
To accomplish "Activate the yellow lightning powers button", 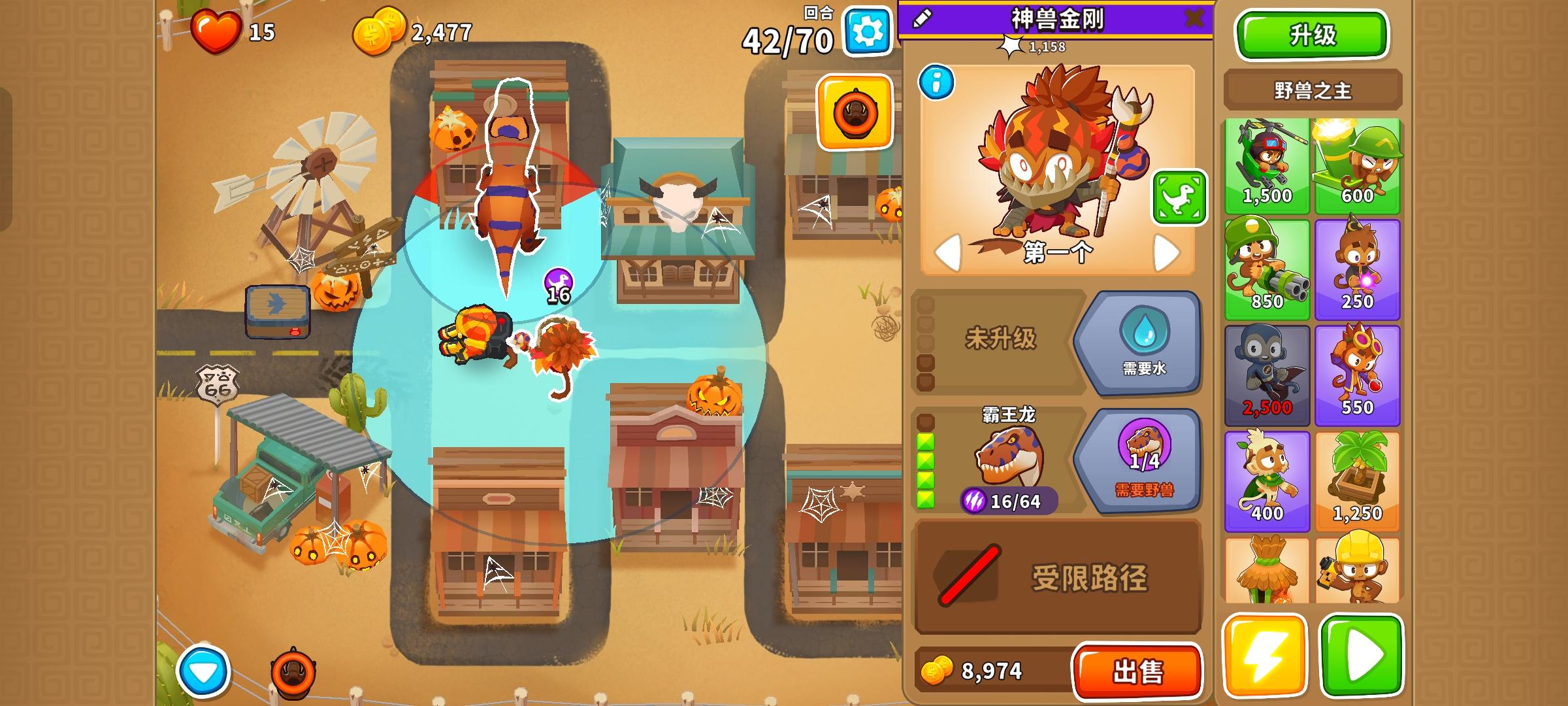I will [x=1267, y=654].
